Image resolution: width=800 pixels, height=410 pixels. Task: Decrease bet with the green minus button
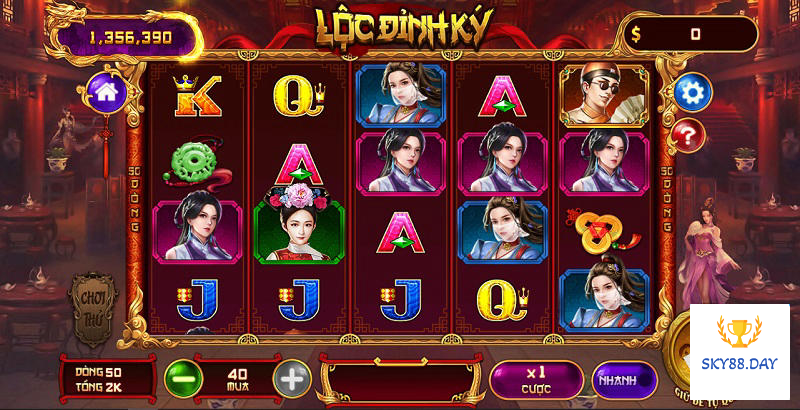182,378
